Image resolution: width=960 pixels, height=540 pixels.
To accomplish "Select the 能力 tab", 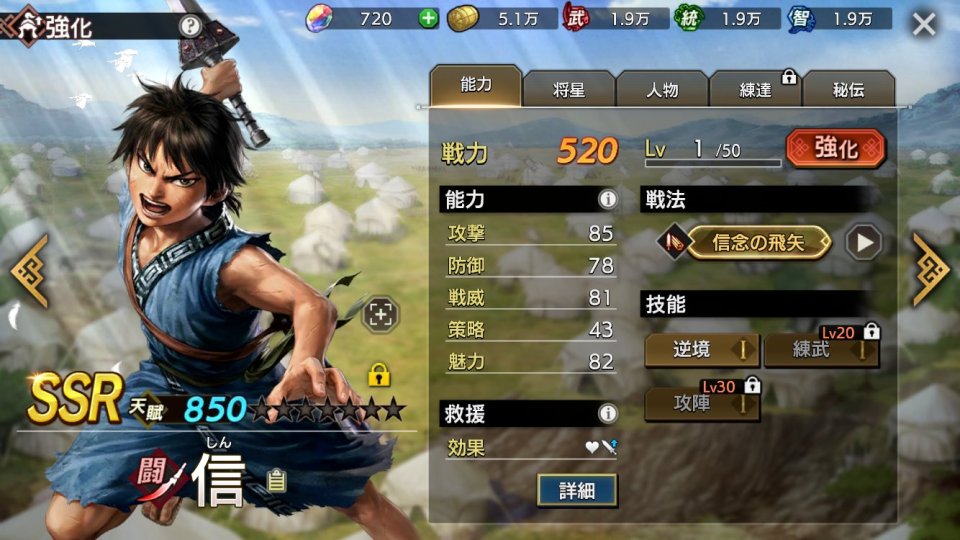I will point(476,86).
